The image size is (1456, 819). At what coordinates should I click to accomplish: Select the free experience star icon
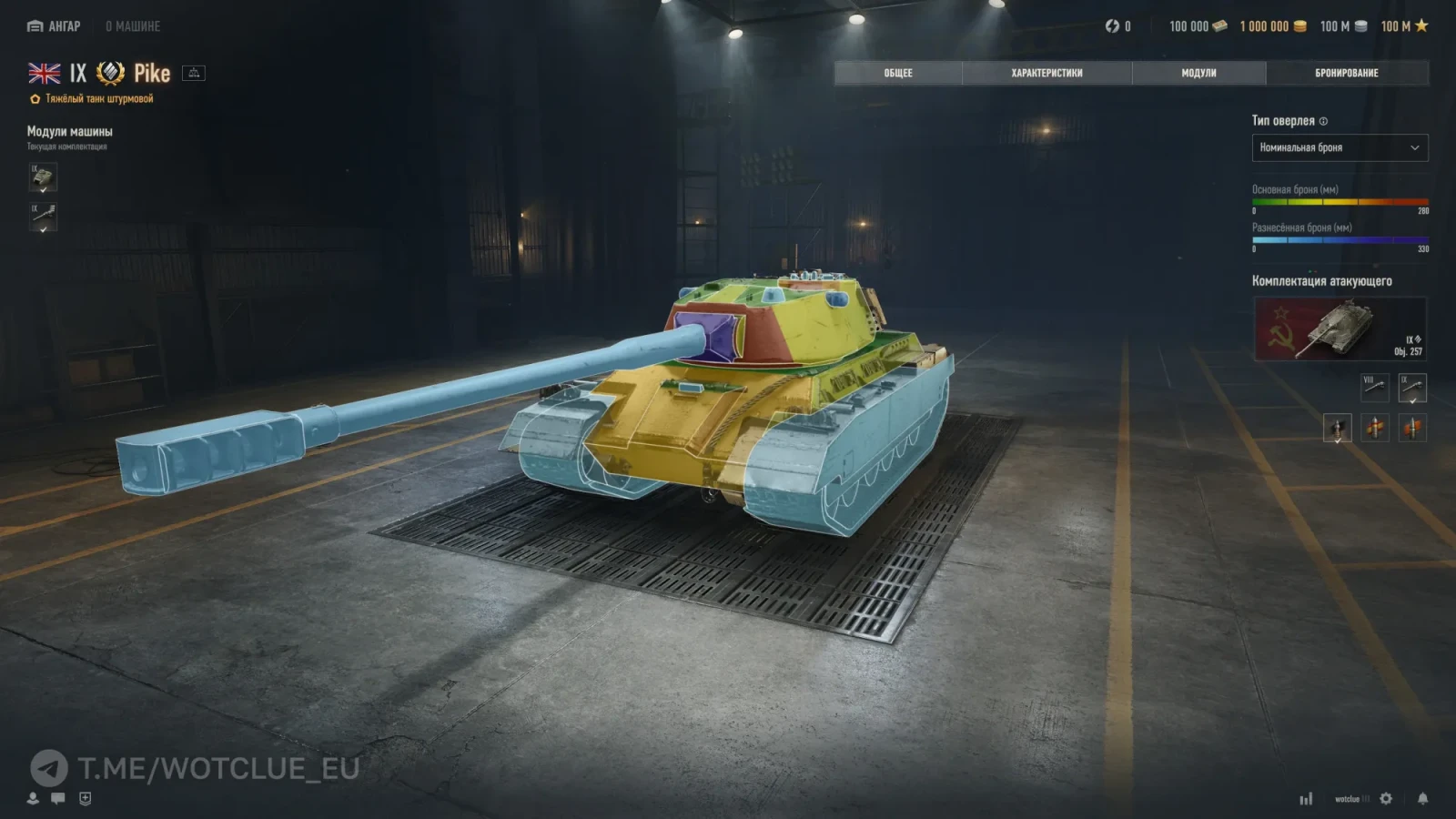pyautogui.click(x=1422, y=26)
